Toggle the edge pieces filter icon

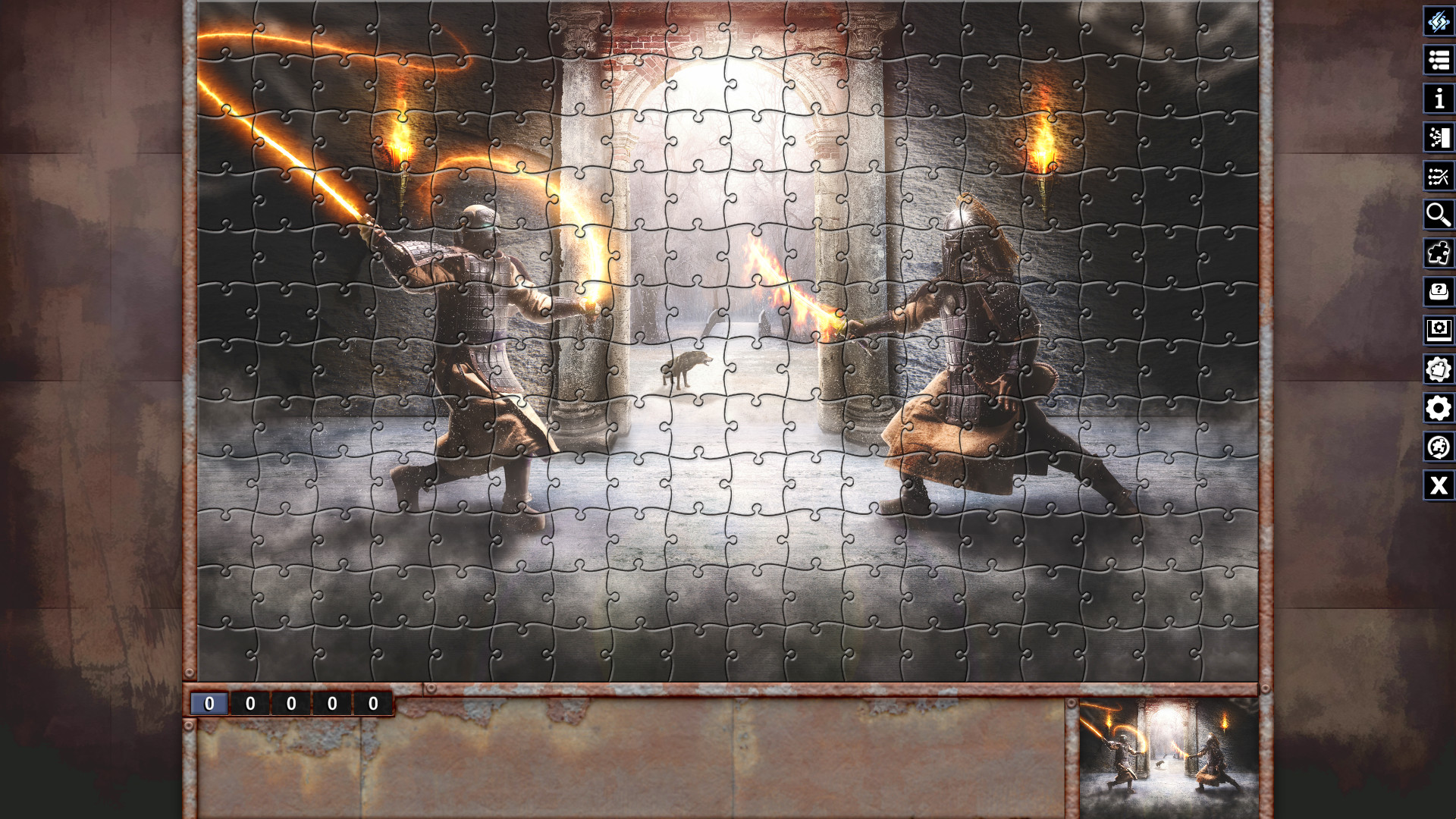point(1439,139)
